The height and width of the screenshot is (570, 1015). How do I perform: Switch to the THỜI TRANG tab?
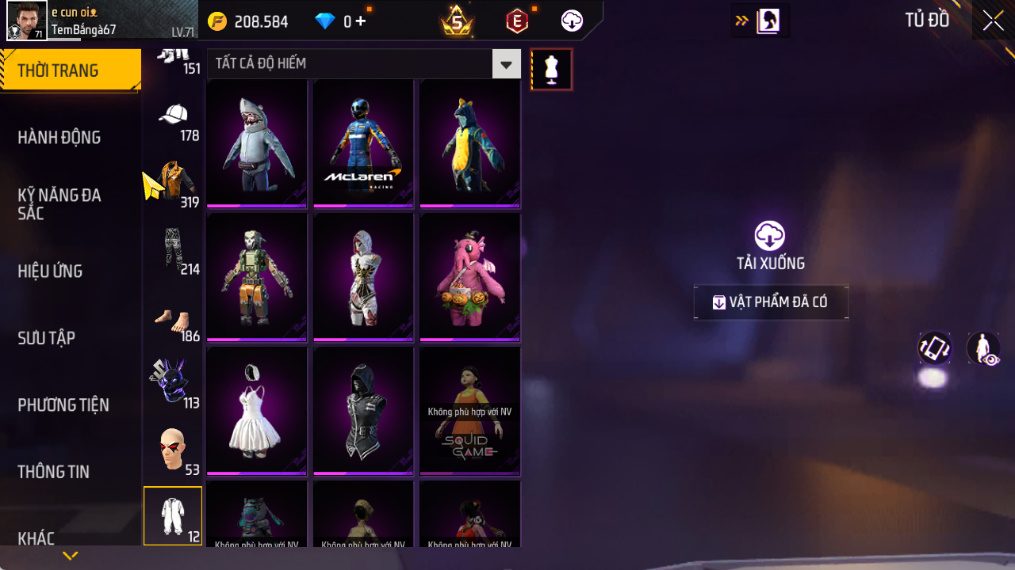click(x=70, y=70)
